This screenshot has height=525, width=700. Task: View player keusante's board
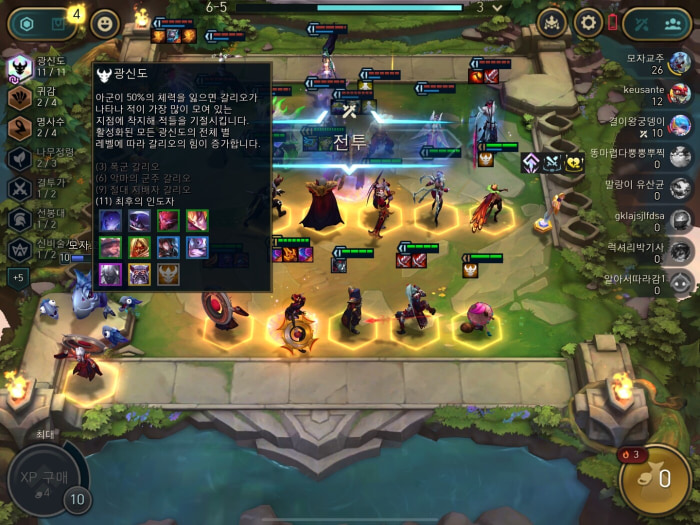(x=680, y=94)
